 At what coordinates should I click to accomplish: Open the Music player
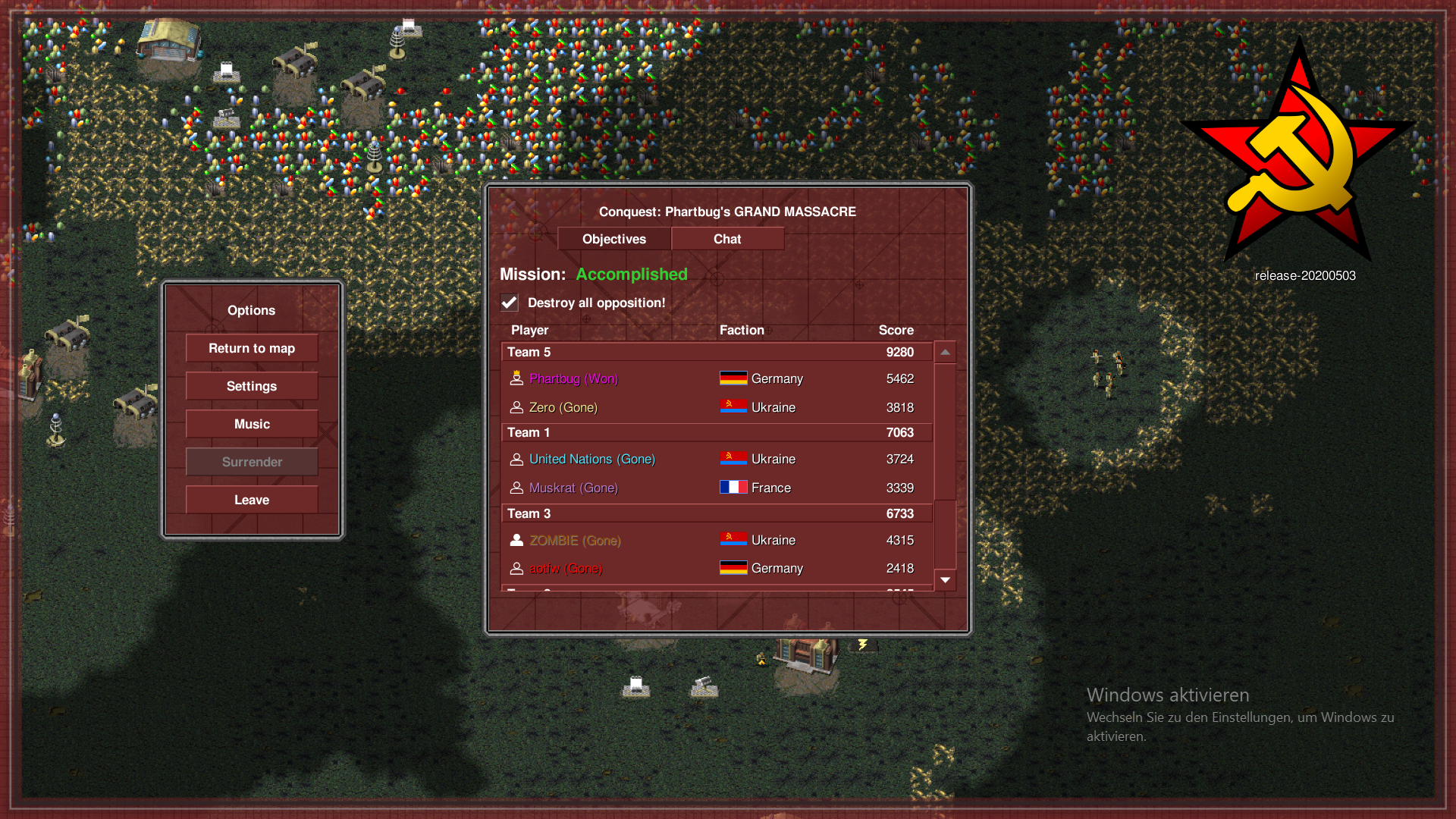pyautogui.click(x=252, y=424)
